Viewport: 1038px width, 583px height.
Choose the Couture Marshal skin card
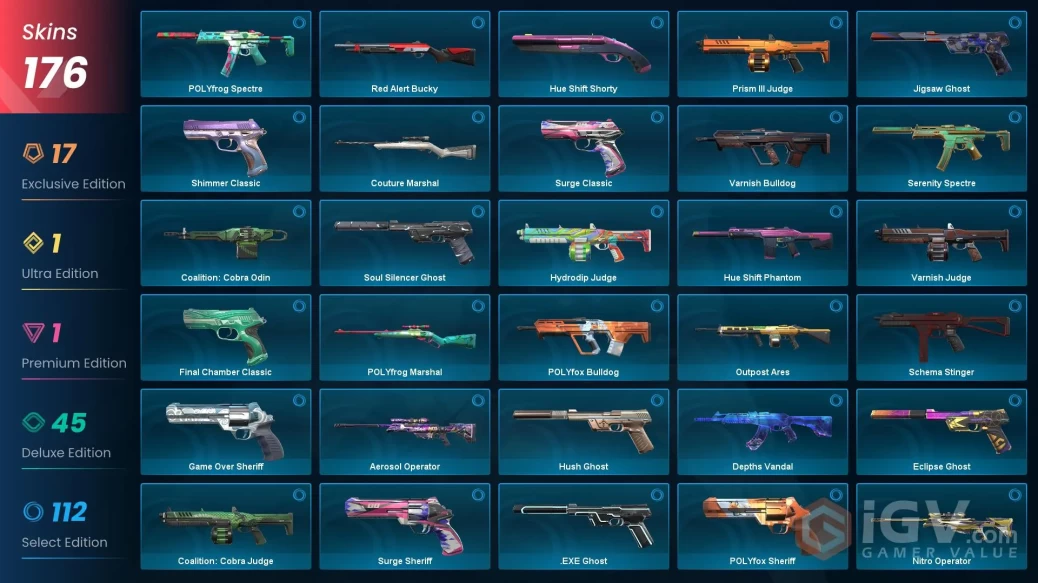click(x=404, y=148)
